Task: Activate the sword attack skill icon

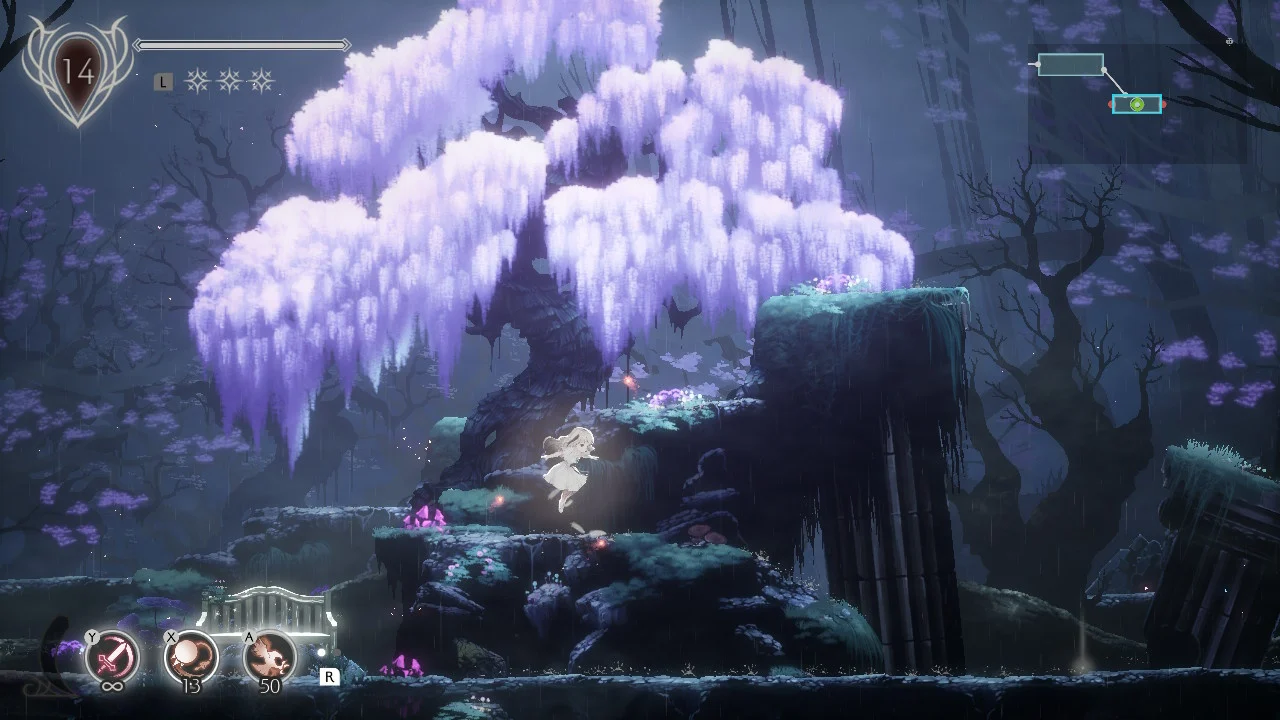Action: [112, 657]
